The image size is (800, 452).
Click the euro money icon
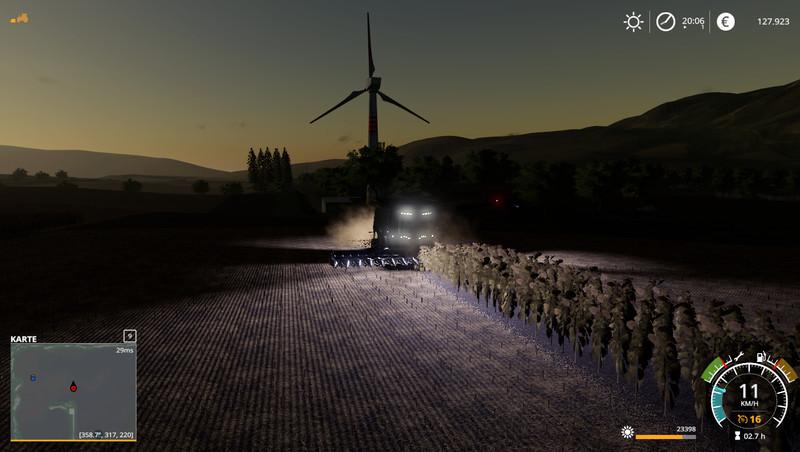coord(725,21)
